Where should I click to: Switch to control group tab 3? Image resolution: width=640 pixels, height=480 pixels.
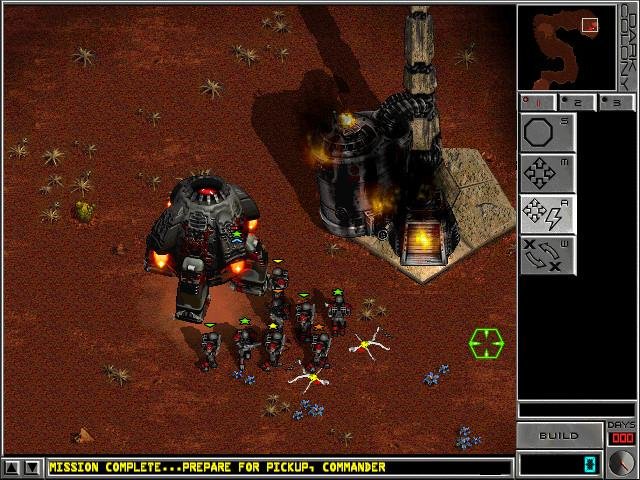(615, 102)
